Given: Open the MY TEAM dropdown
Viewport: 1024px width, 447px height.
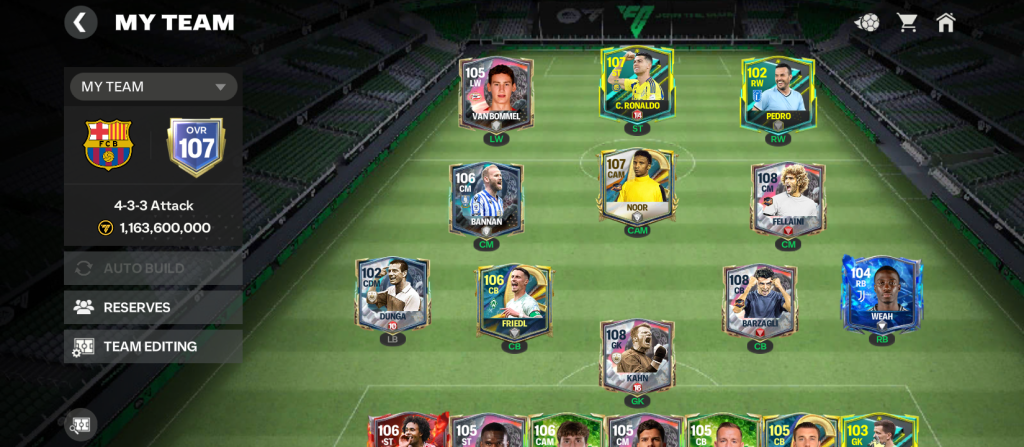Looking at the screenshot, I should tap(153, 87).
